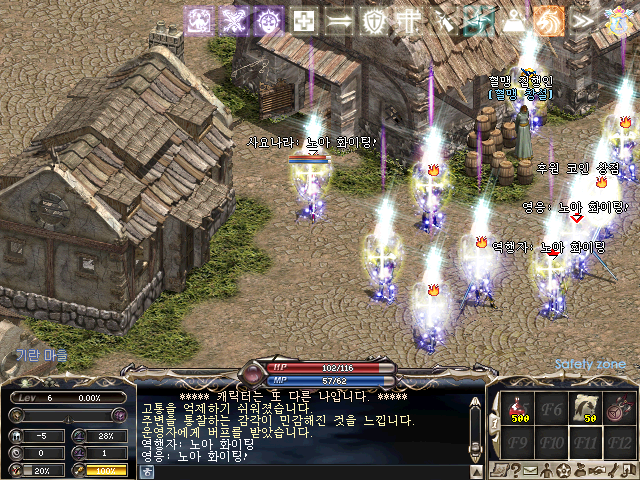Click the orange horse head buff icon
The width and height of the screenshot is (640, 480).
tap(546, 19)
